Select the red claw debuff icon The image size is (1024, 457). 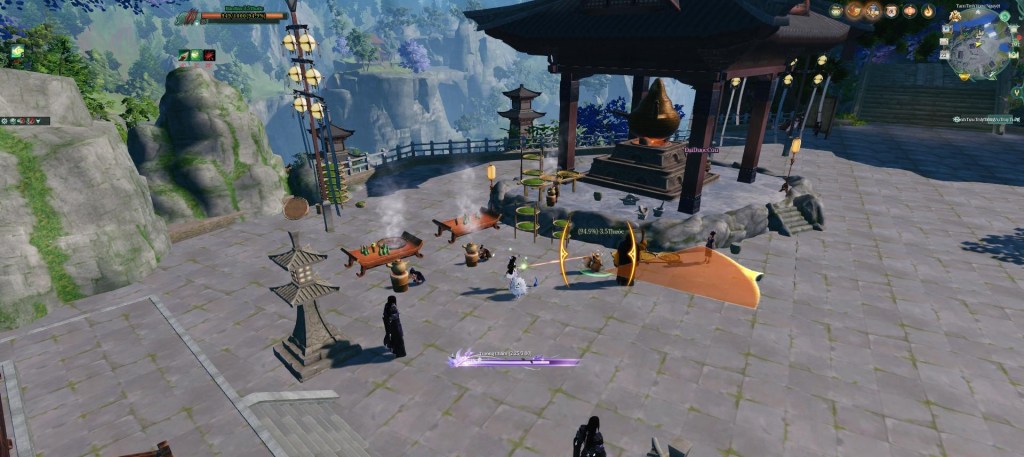[209, 55]
